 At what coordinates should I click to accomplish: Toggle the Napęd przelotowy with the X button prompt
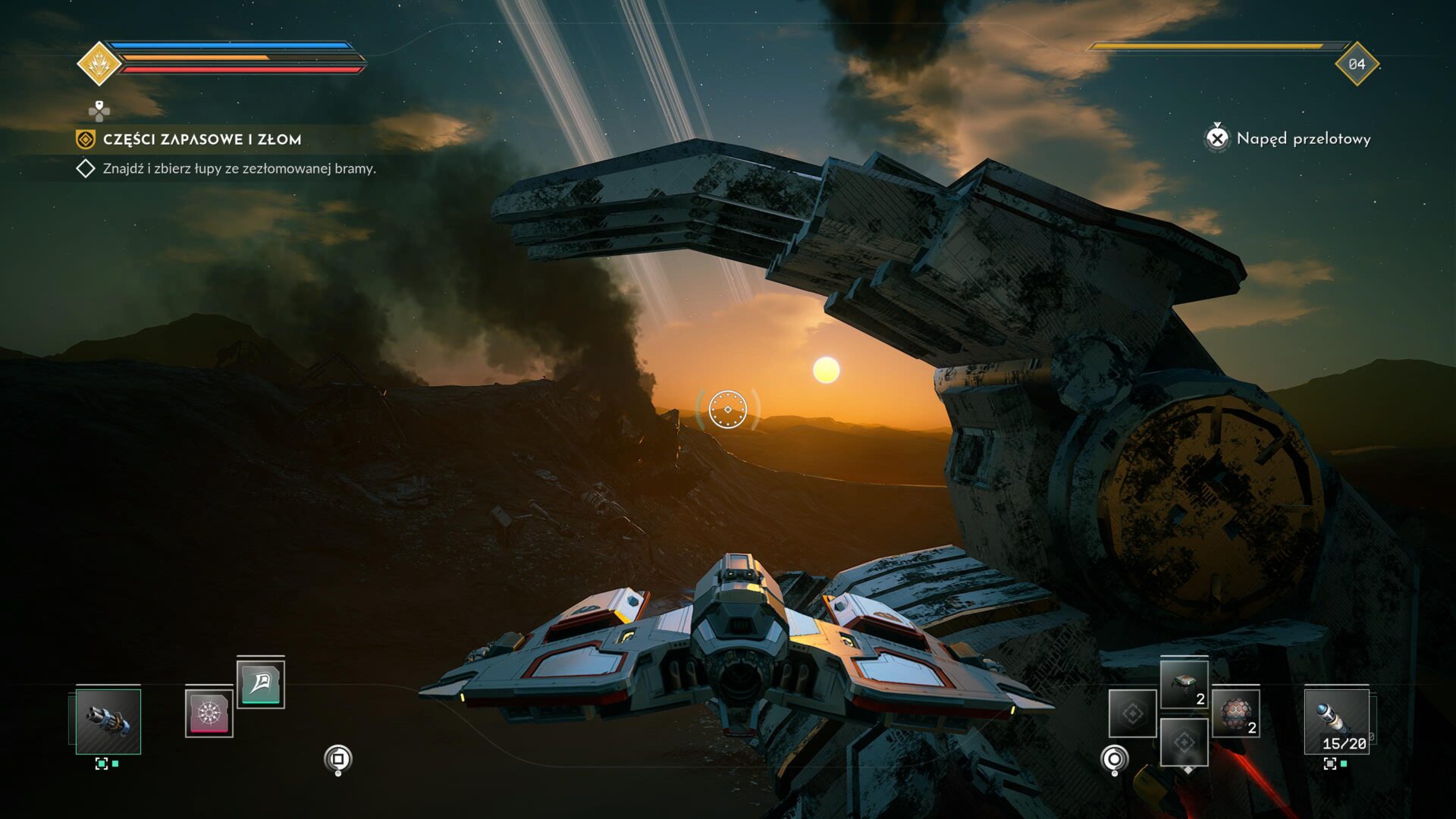point(1219,138)
